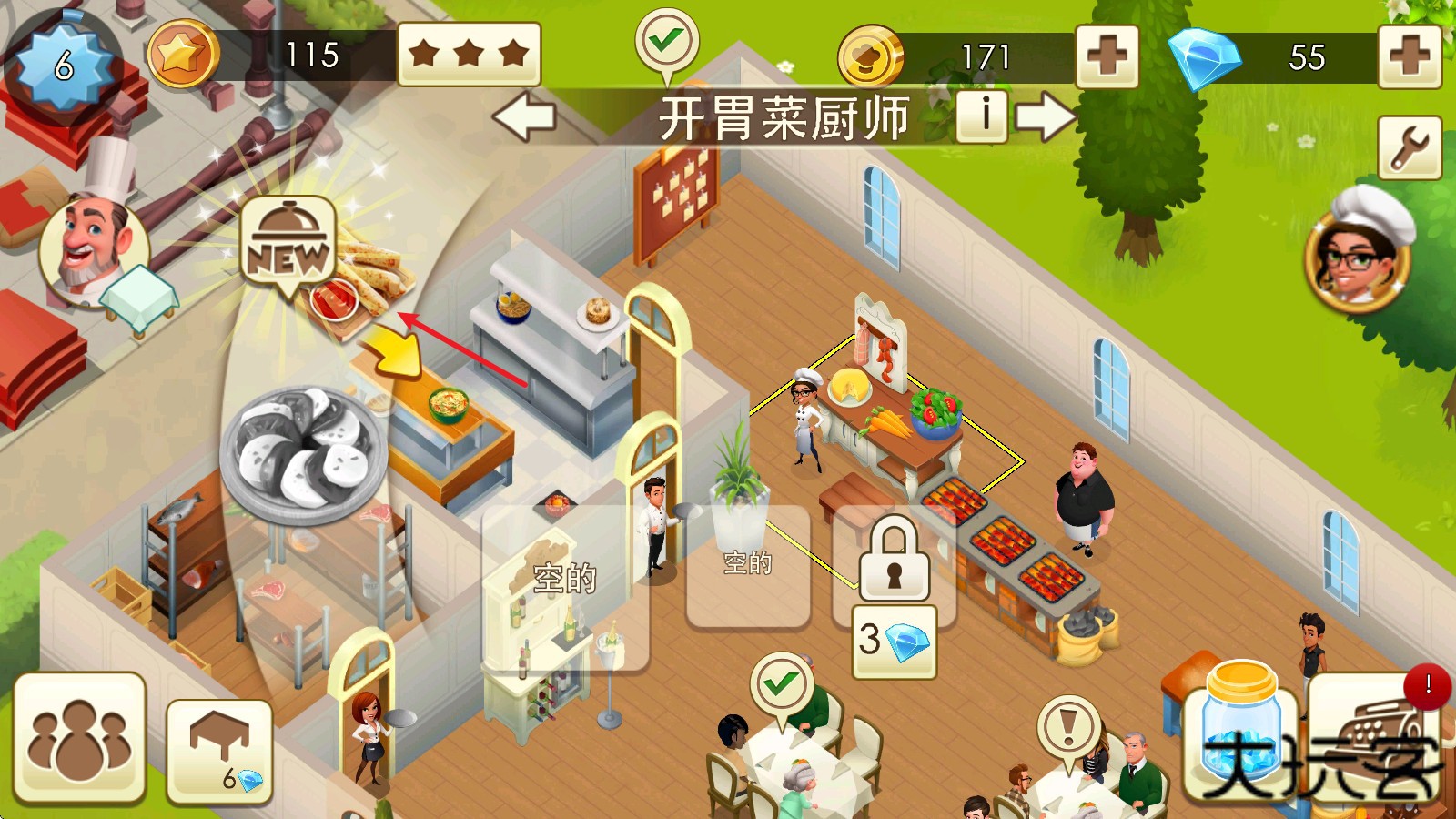Buy more blue diamonds with the plus button
Viewport: 1456px width, 819px height.
click(1409, 56)
